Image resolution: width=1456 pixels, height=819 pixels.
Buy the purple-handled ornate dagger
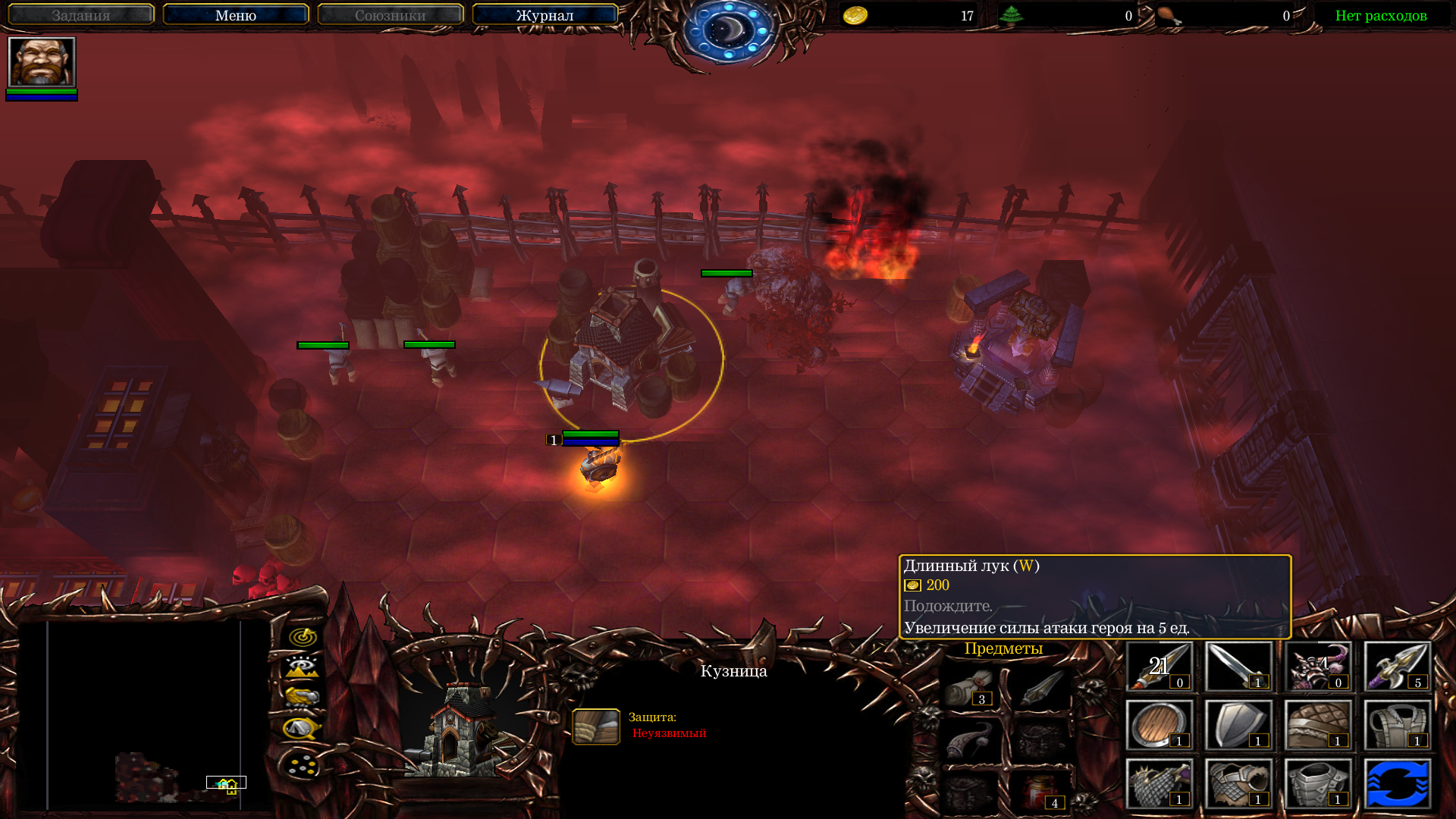pos(1397,667)
